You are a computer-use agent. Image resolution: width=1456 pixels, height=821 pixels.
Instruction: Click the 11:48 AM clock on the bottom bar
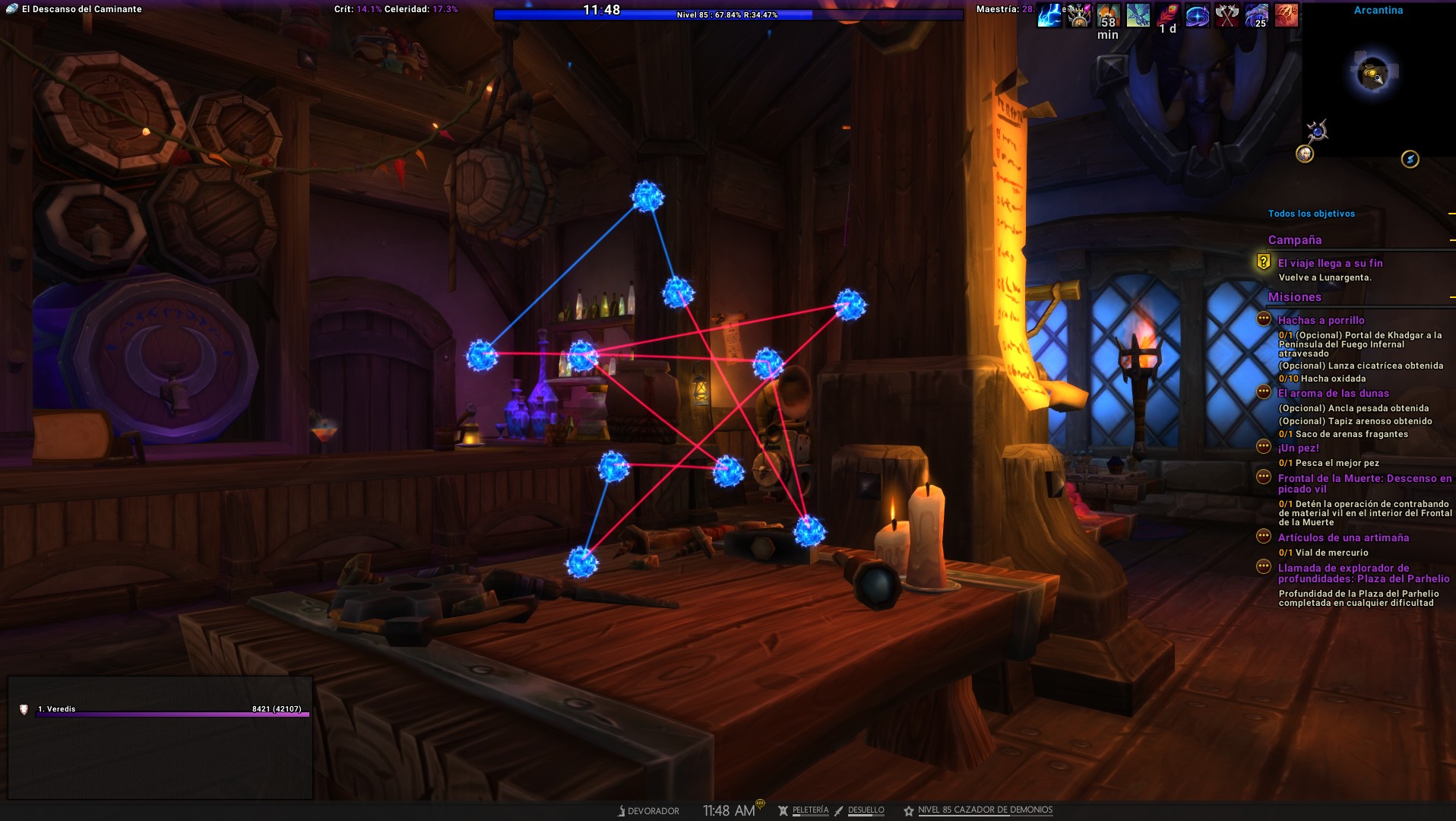pos(728,811)
